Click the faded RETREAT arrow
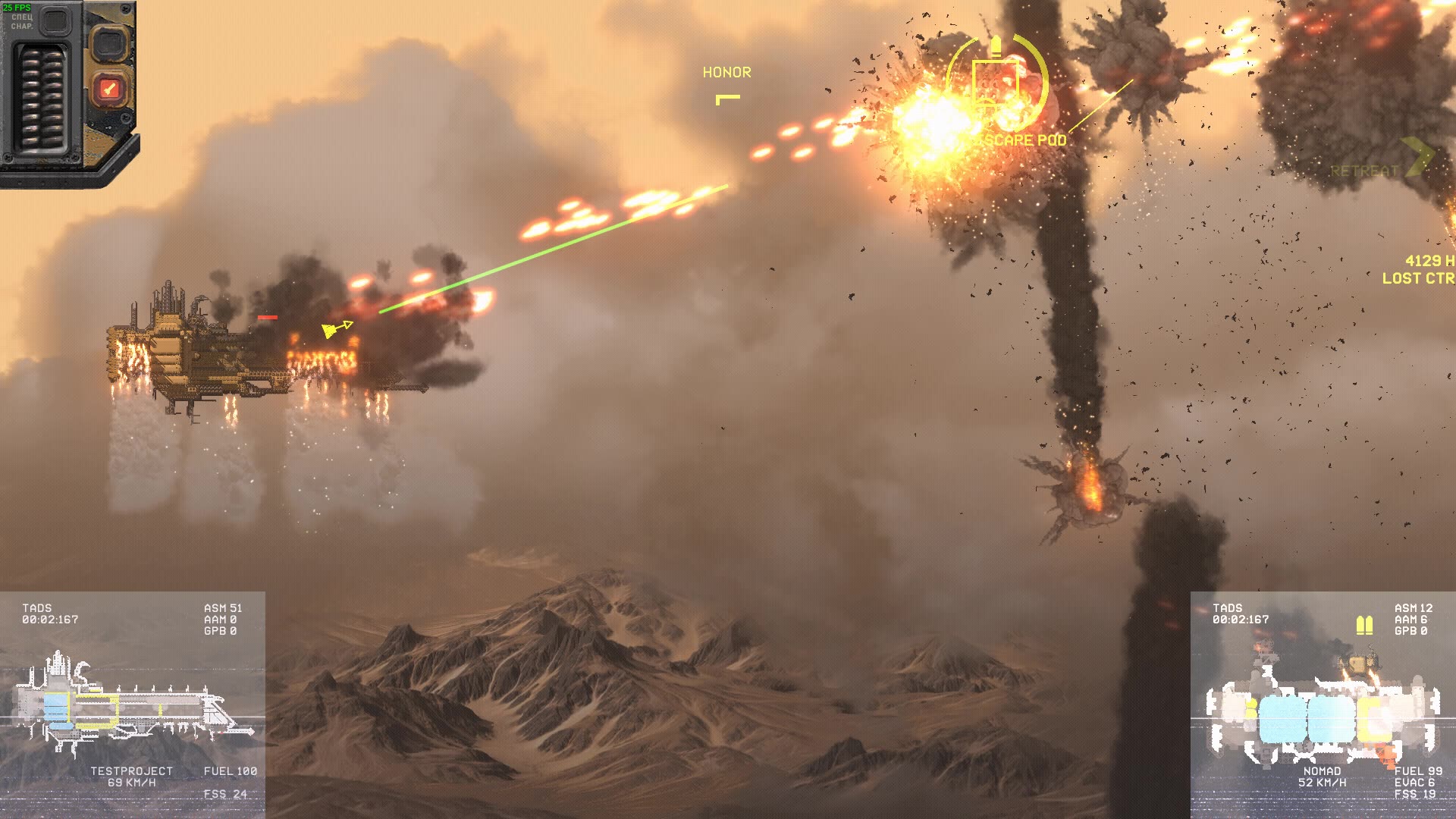Viewport: 1456px width, 819px height. 1417,156
